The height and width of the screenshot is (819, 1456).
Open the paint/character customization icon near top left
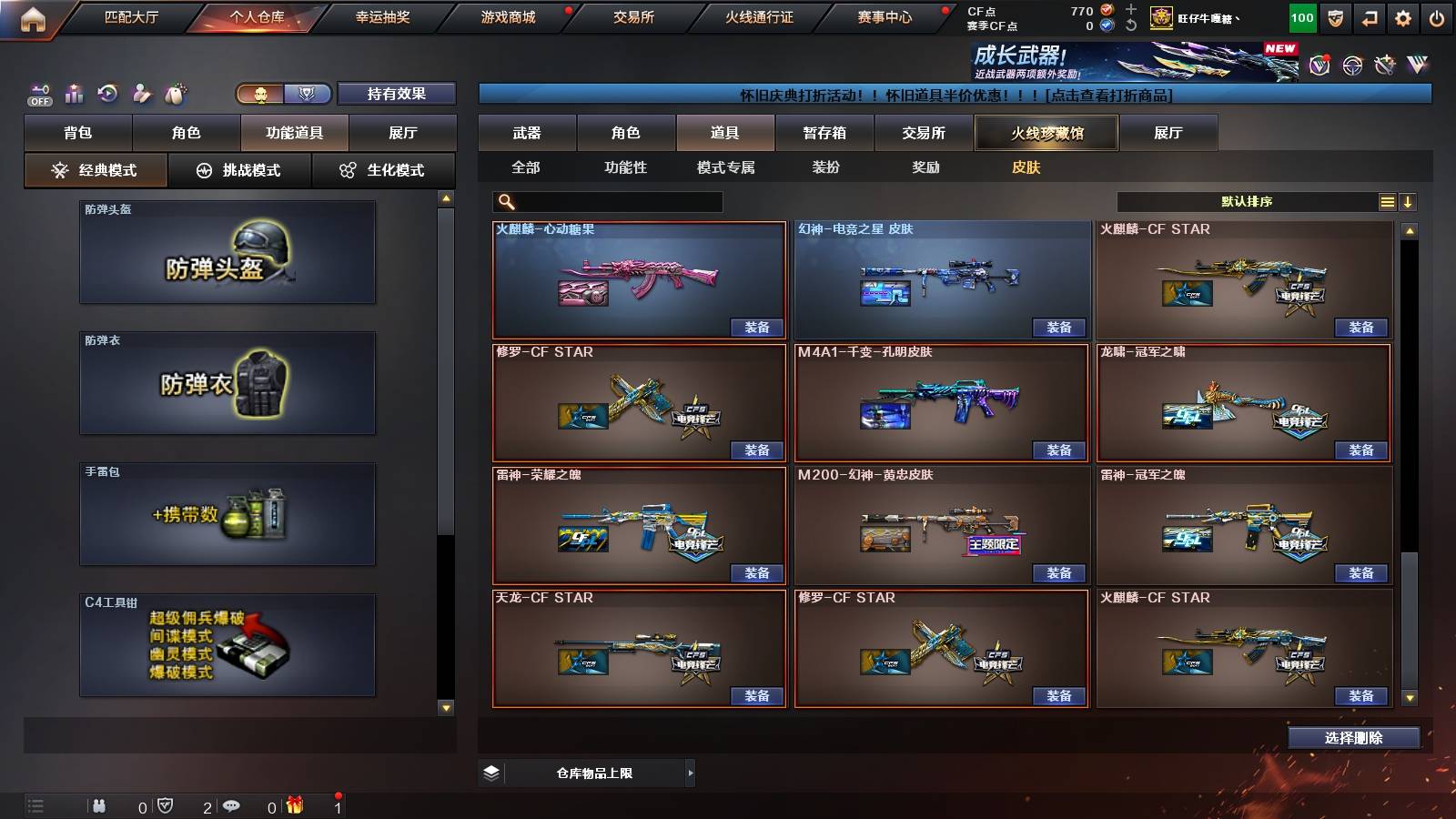pyautogui.click(x=140, y=94)
